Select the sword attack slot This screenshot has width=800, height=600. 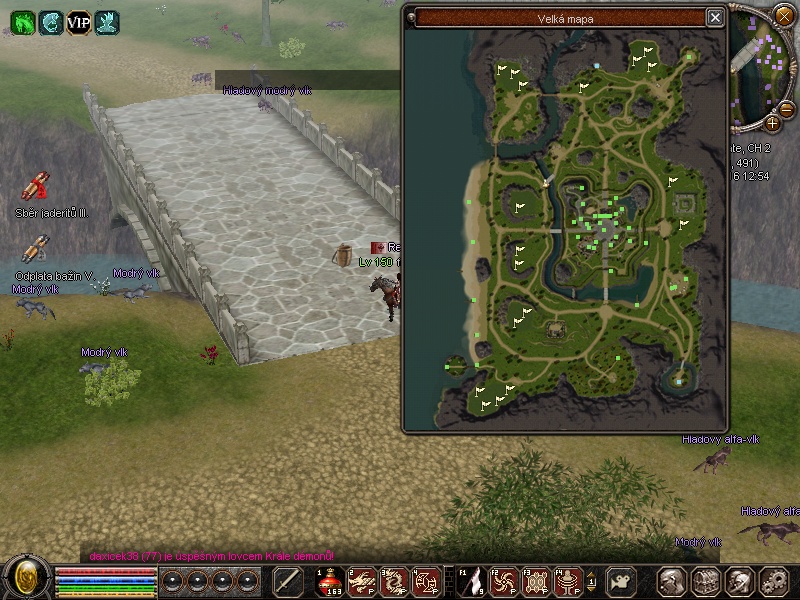[x=288, y=581]
